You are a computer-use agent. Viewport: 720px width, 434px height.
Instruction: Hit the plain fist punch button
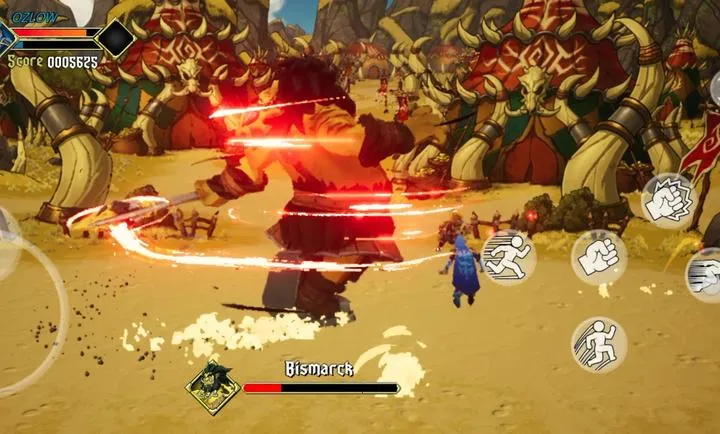pos(598,257)
